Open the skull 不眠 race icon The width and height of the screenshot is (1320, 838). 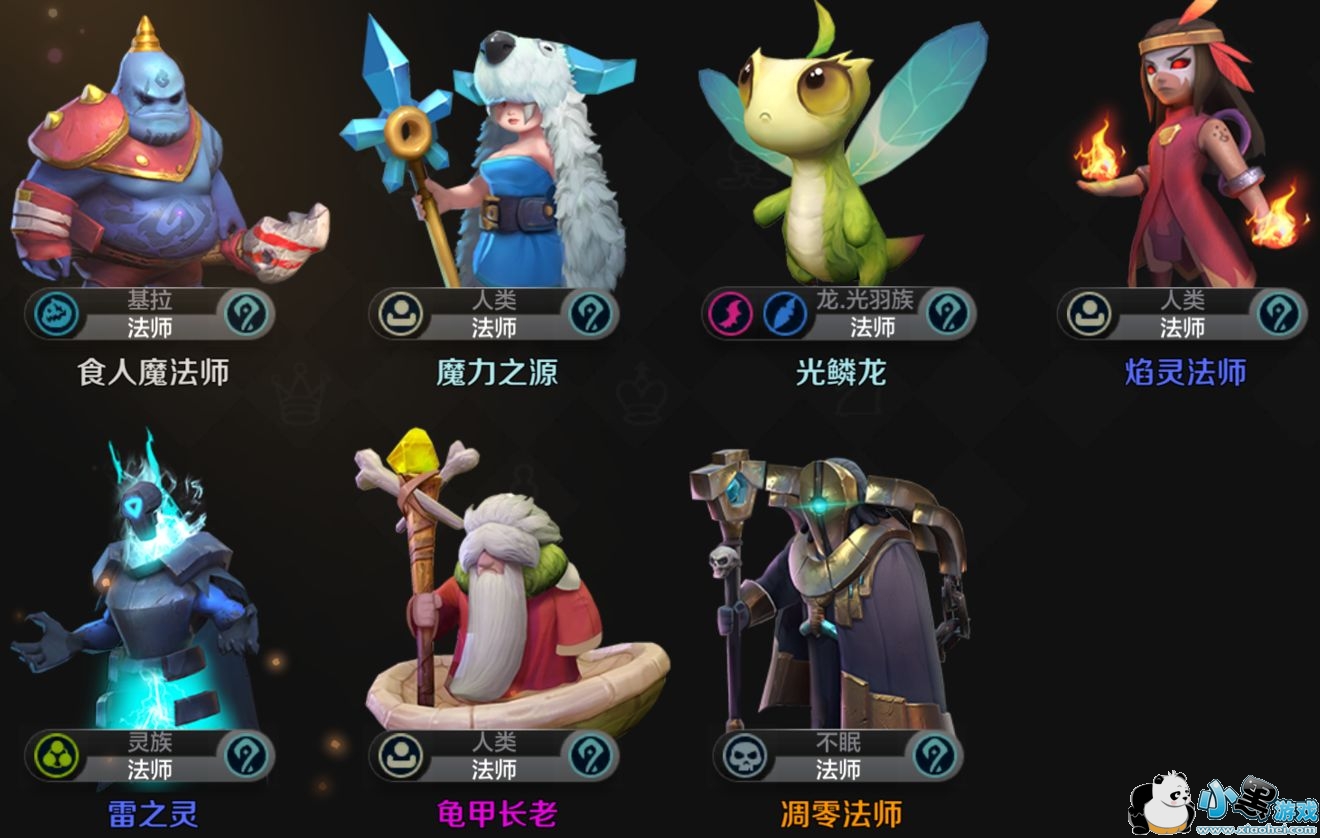click(x=739, y=757)
